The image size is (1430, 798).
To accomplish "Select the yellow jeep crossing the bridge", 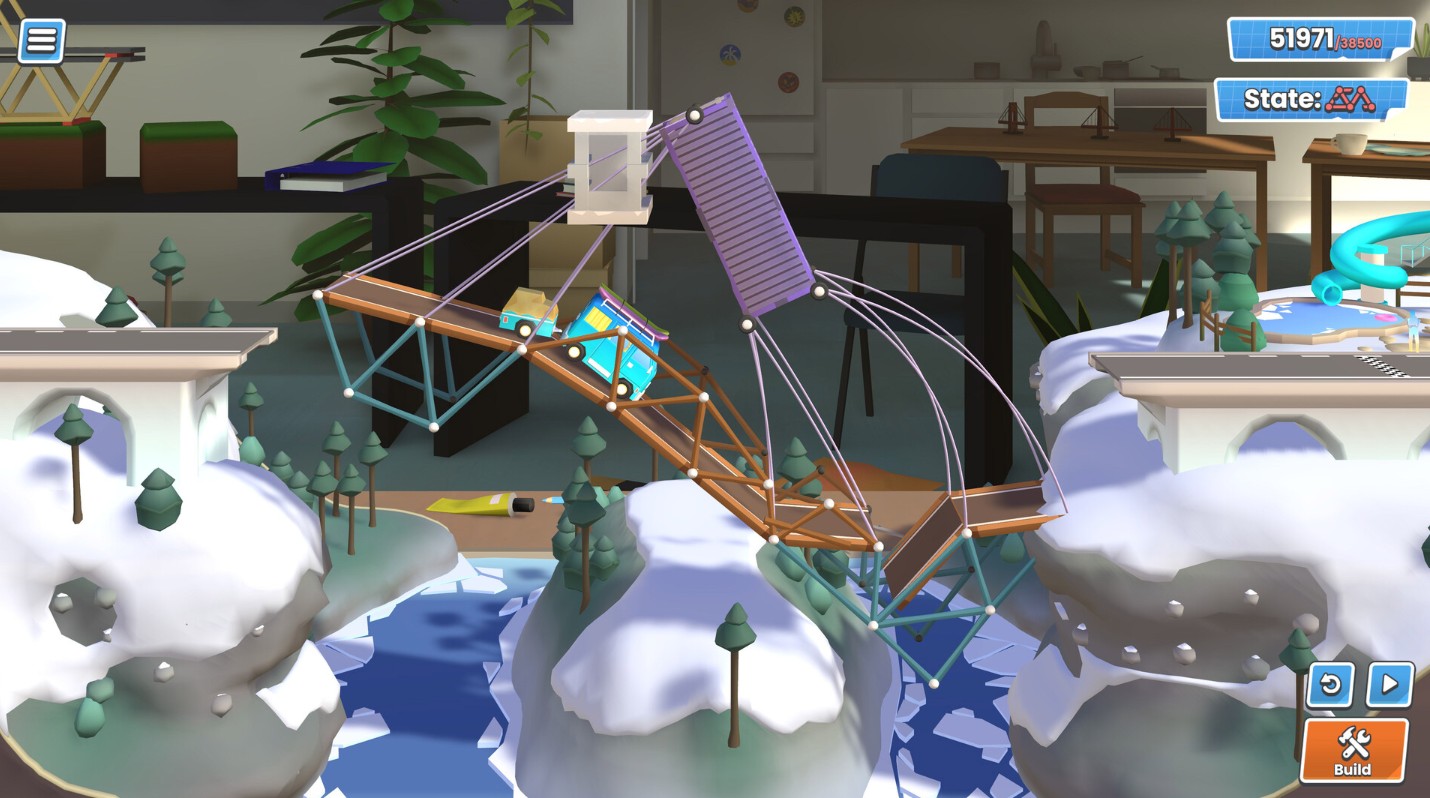I will [x=530, y=310].
